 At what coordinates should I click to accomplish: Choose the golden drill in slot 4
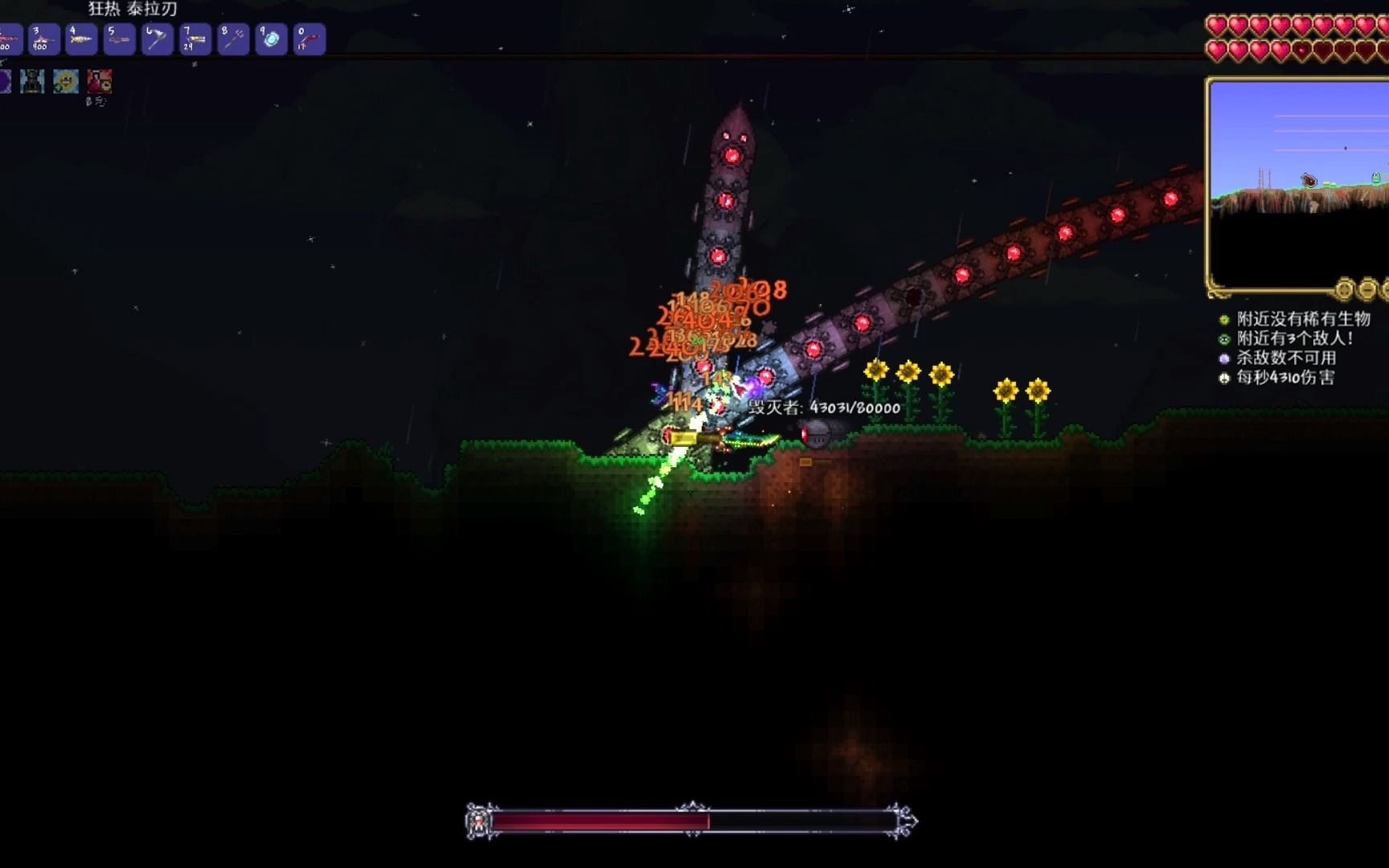pos(81,39)
